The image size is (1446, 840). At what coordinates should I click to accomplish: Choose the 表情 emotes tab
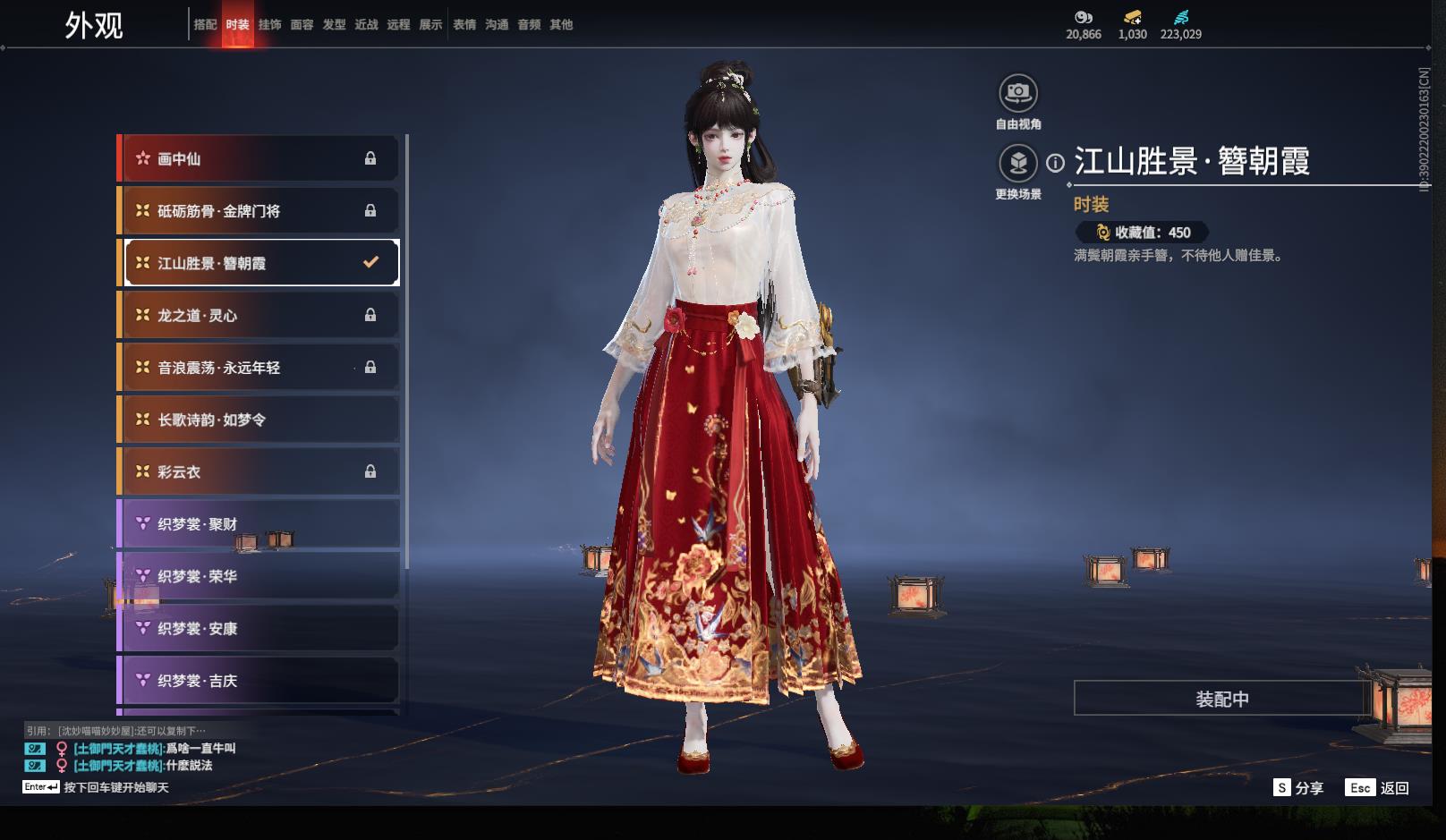464,25
